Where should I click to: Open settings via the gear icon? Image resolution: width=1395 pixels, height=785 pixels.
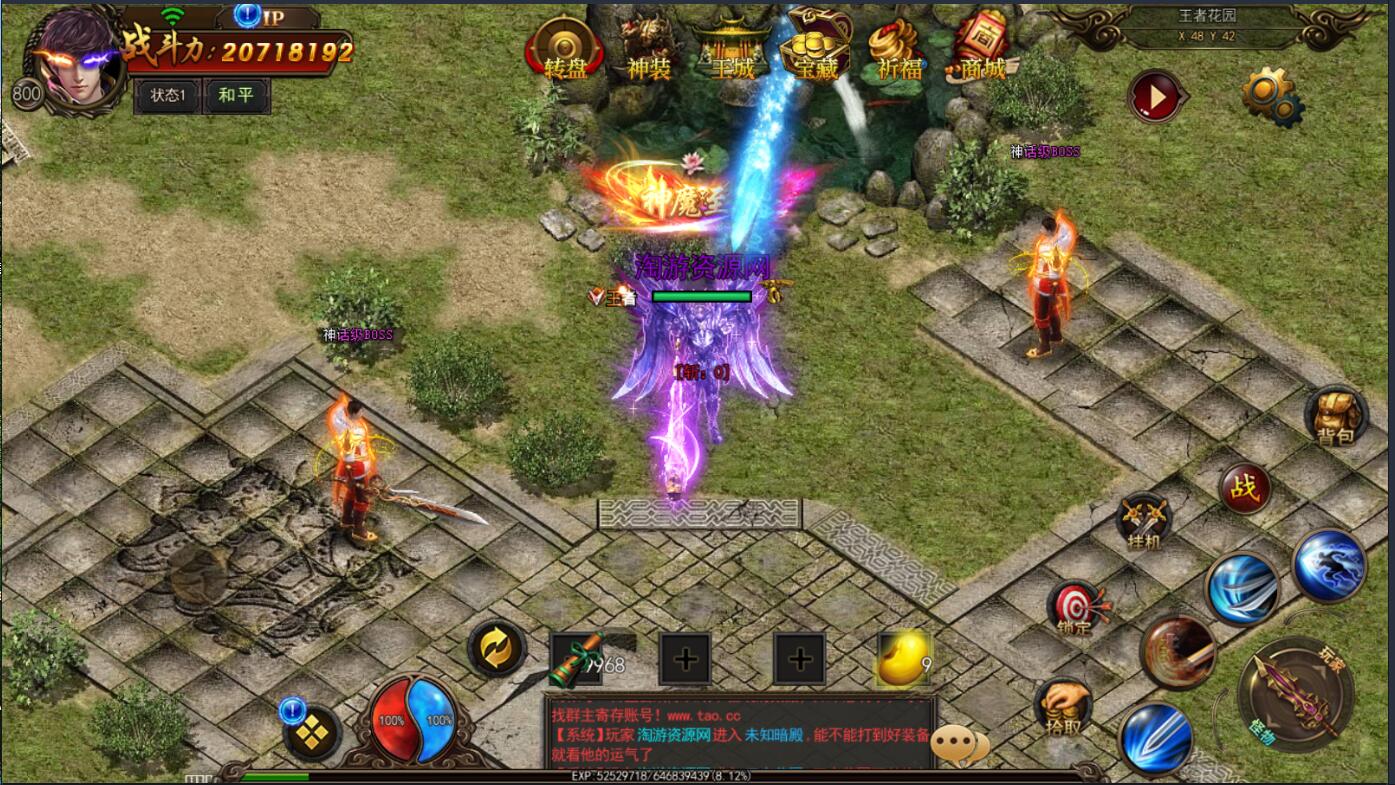1270,95
